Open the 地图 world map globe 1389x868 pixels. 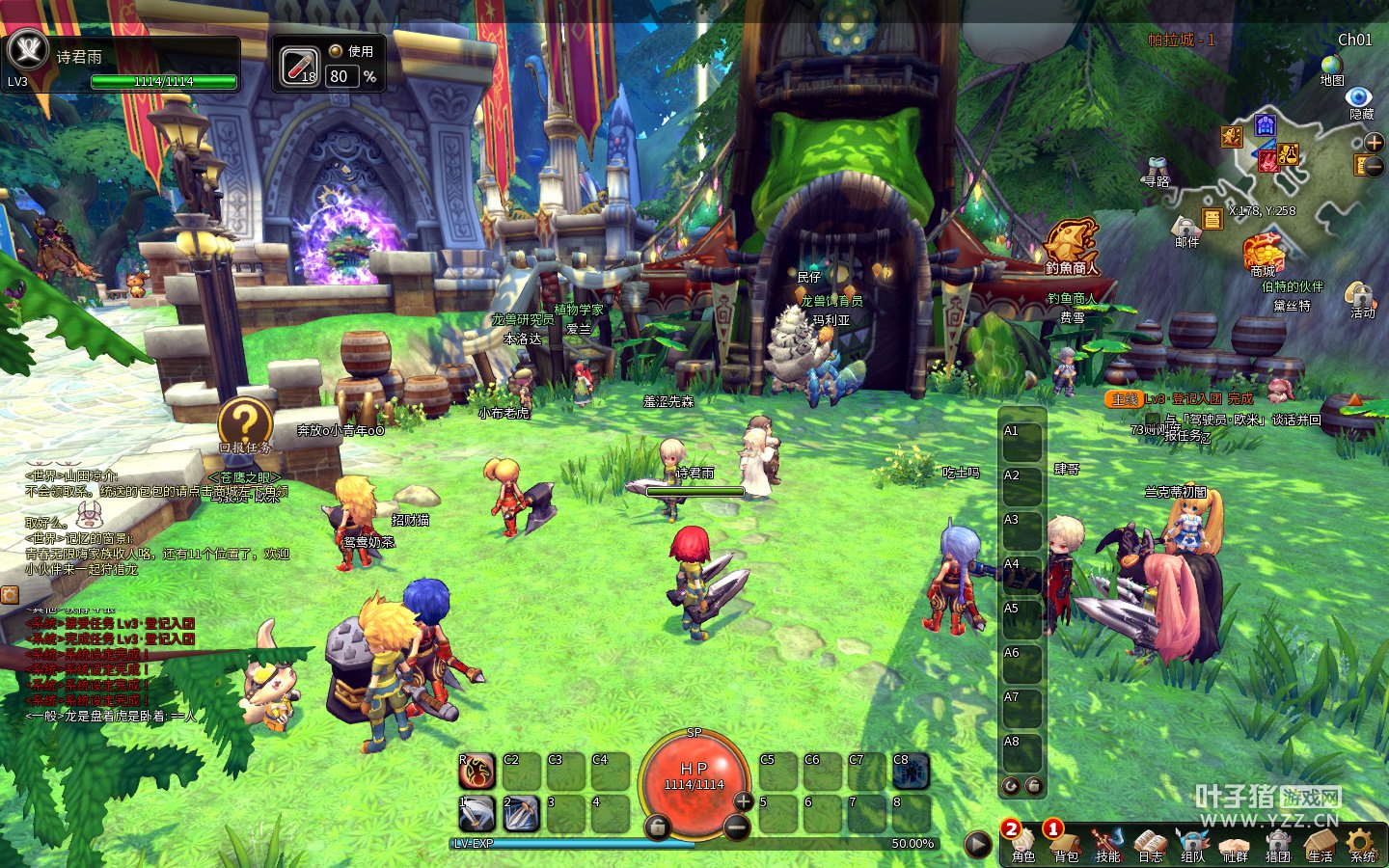click(x=1332, y=66)
